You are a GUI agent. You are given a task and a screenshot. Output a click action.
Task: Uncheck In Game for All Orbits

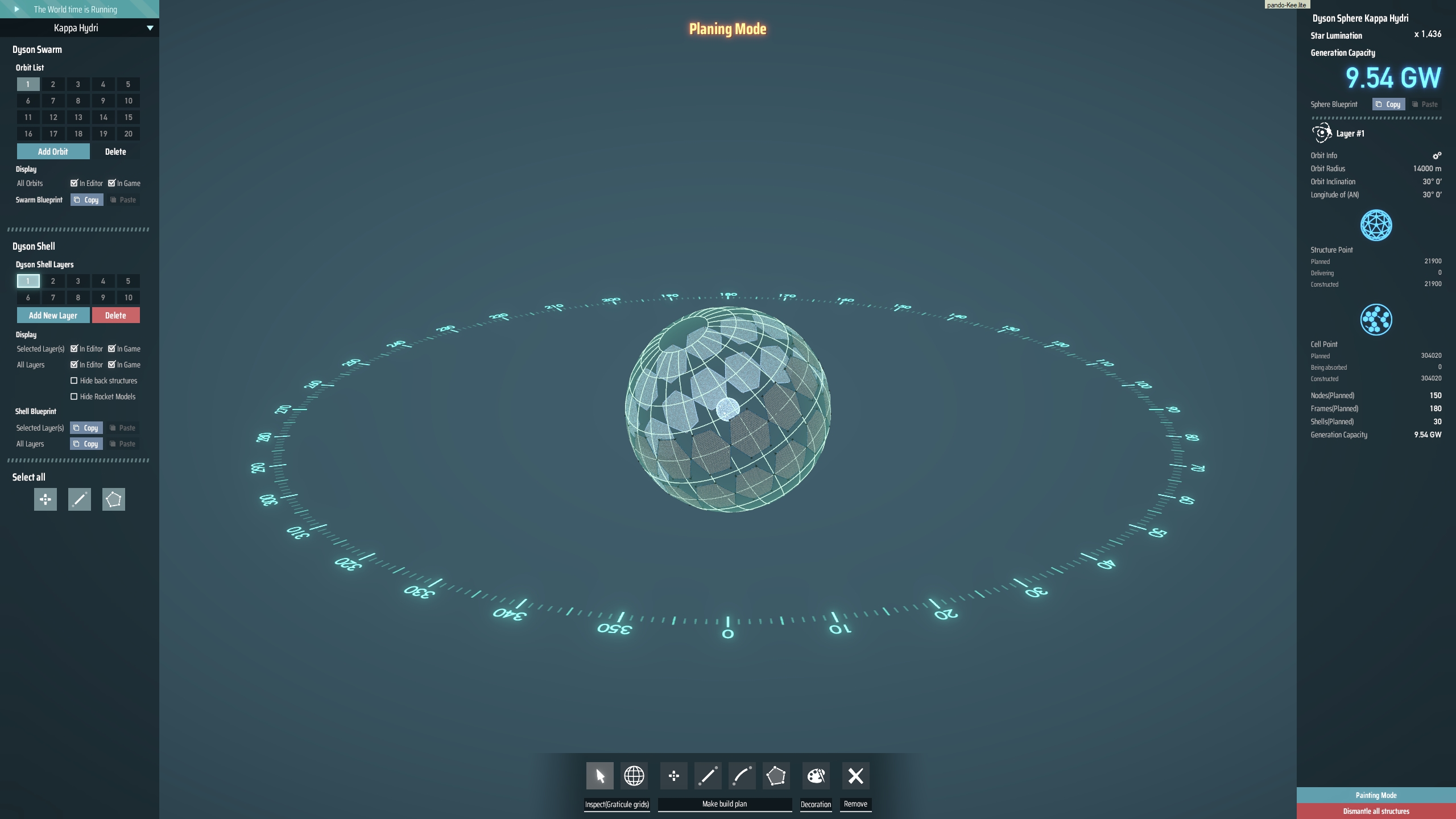(112, 183)
